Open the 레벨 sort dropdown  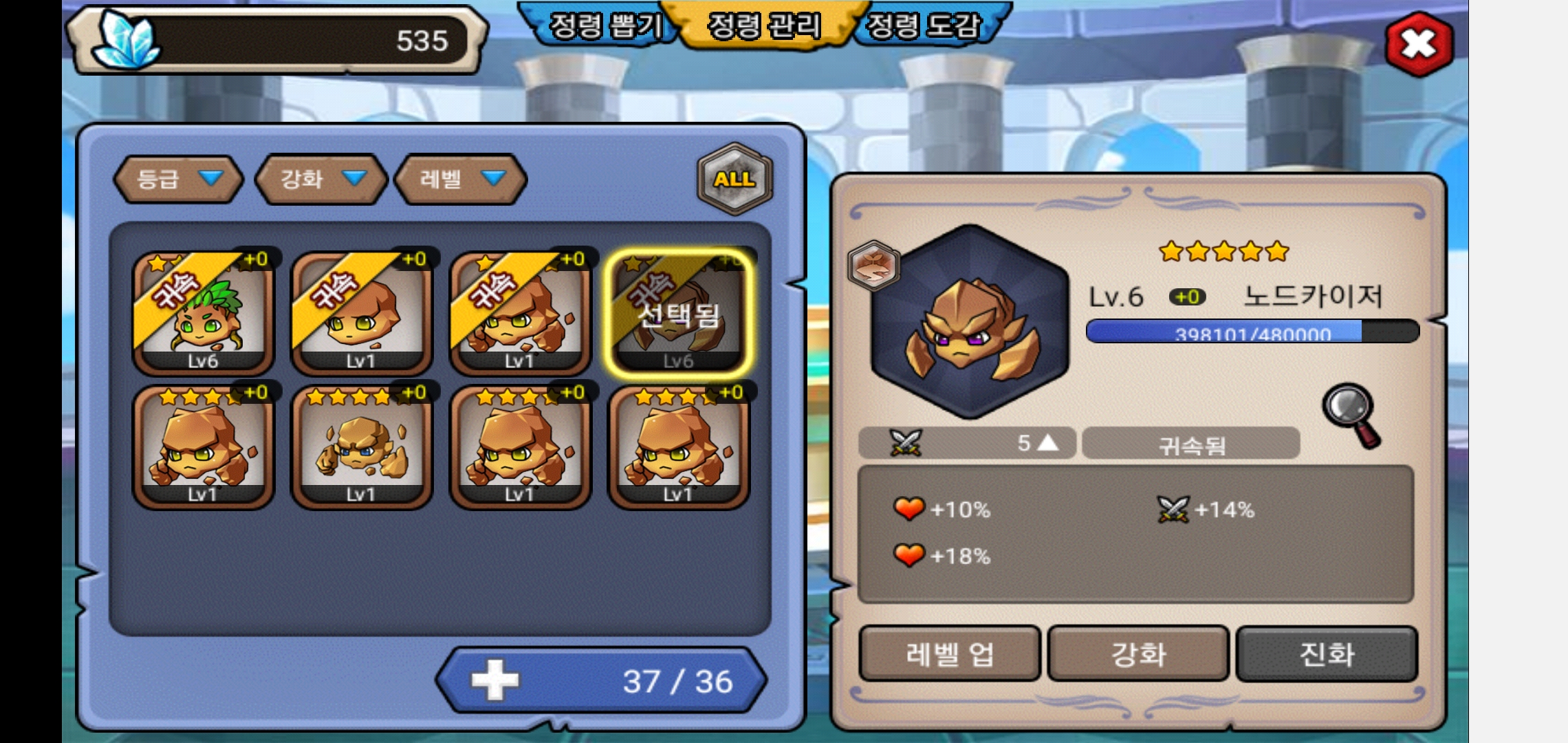(x=461, y=179)
